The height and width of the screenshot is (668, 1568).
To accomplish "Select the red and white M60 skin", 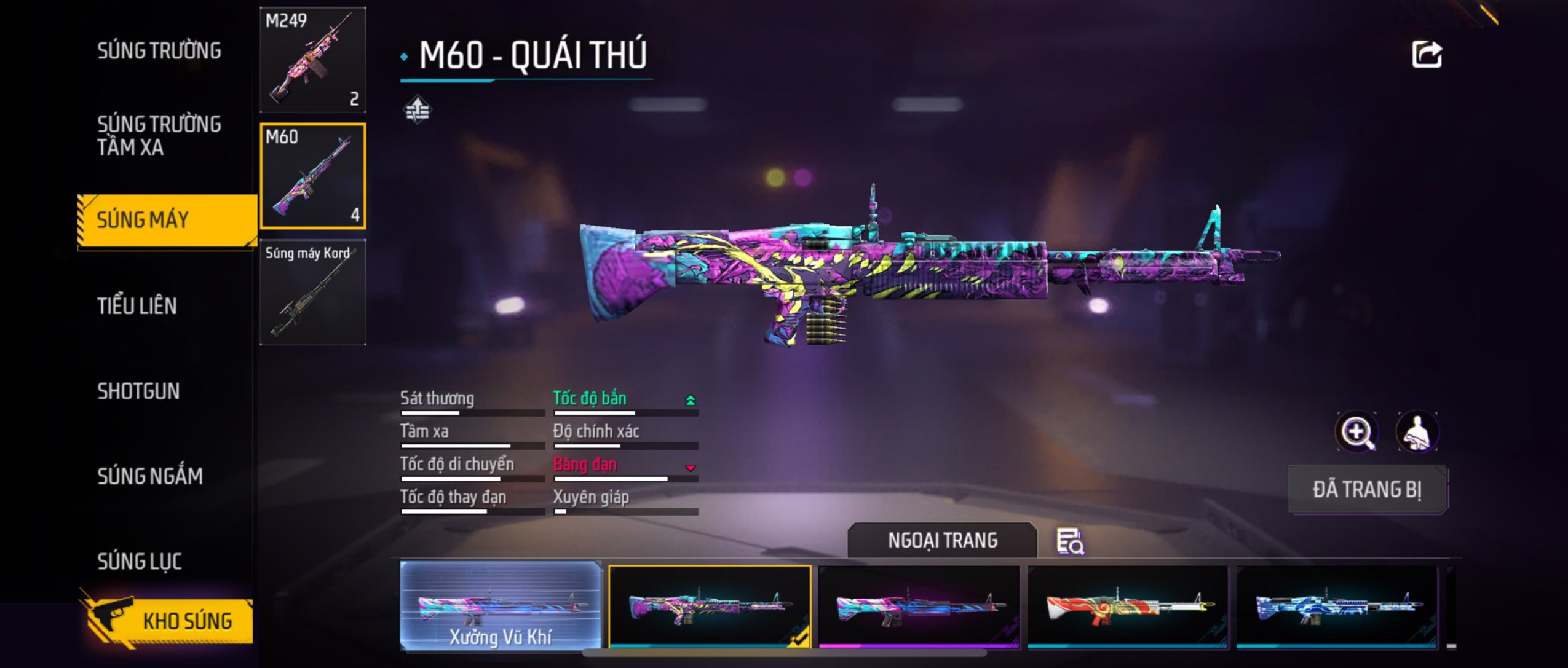I will [1128, 606].
